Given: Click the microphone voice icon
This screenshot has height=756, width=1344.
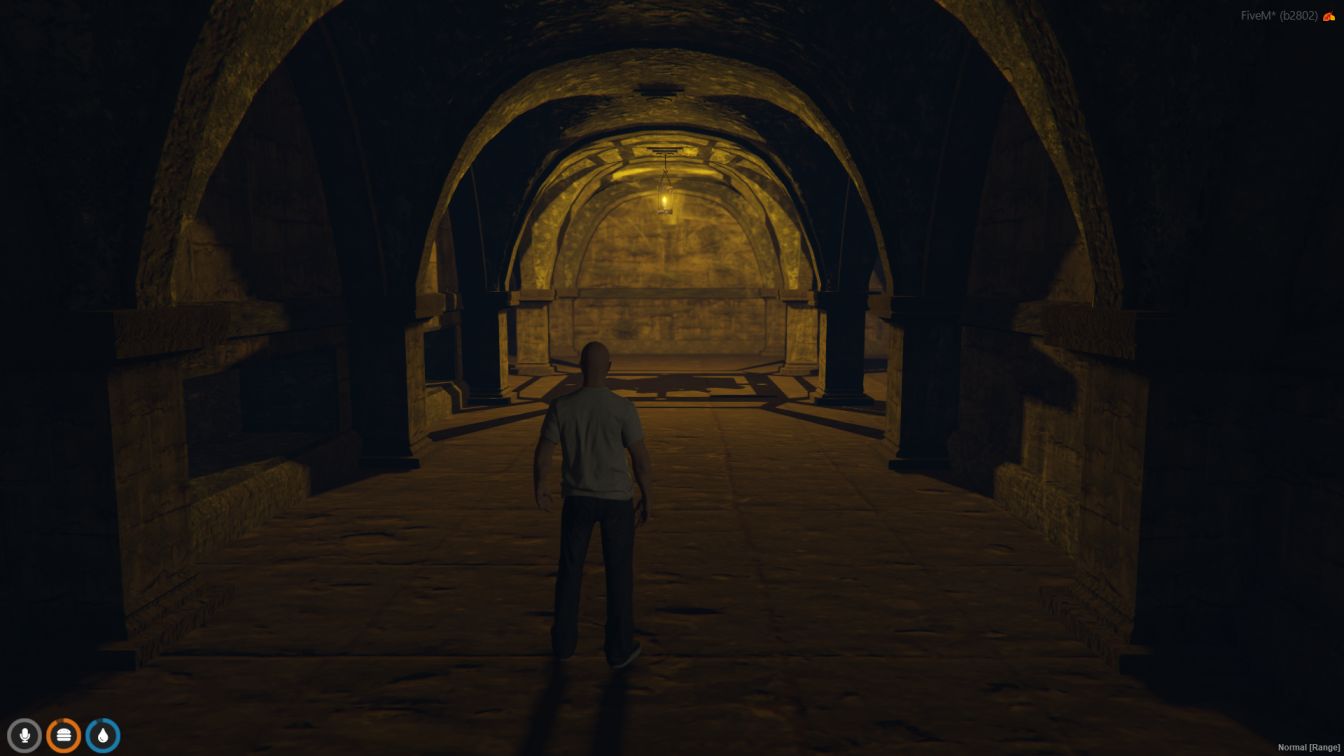Looking at the screenshot, I should [x=25, y=736].
